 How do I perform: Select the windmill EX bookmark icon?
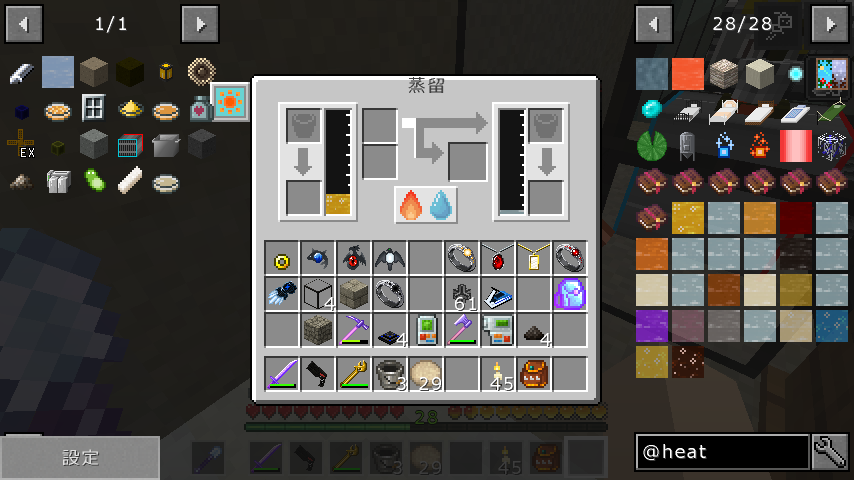21,145
